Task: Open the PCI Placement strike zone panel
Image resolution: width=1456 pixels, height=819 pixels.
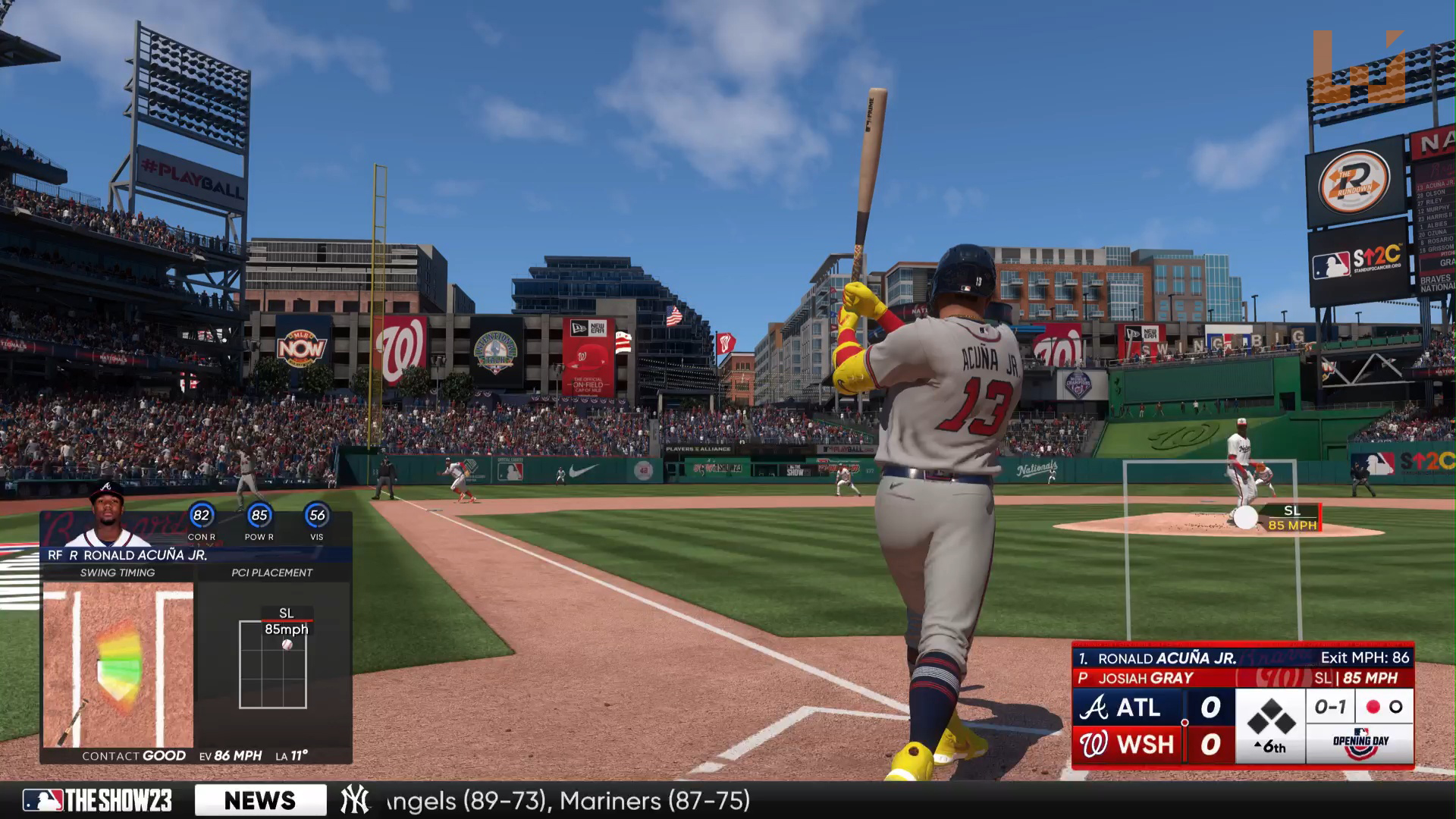Action: (x=273, y=664)
